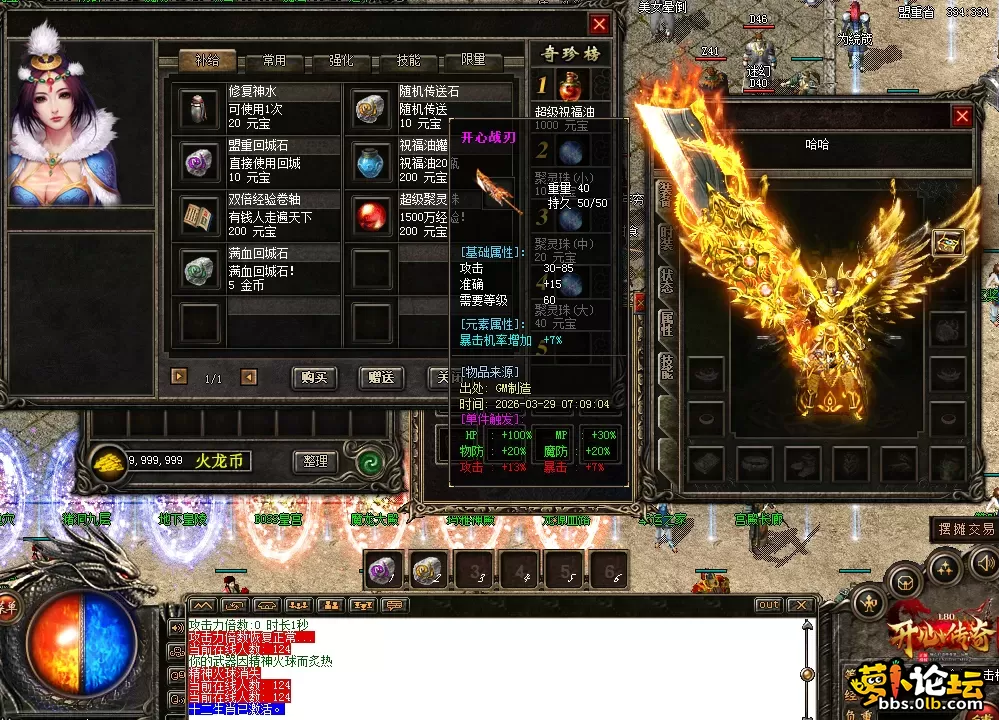This screenshot has width=999, height=720.
Task: Choose the 盟重回城石 purple stone item
Action: click(x=199, y=161)
